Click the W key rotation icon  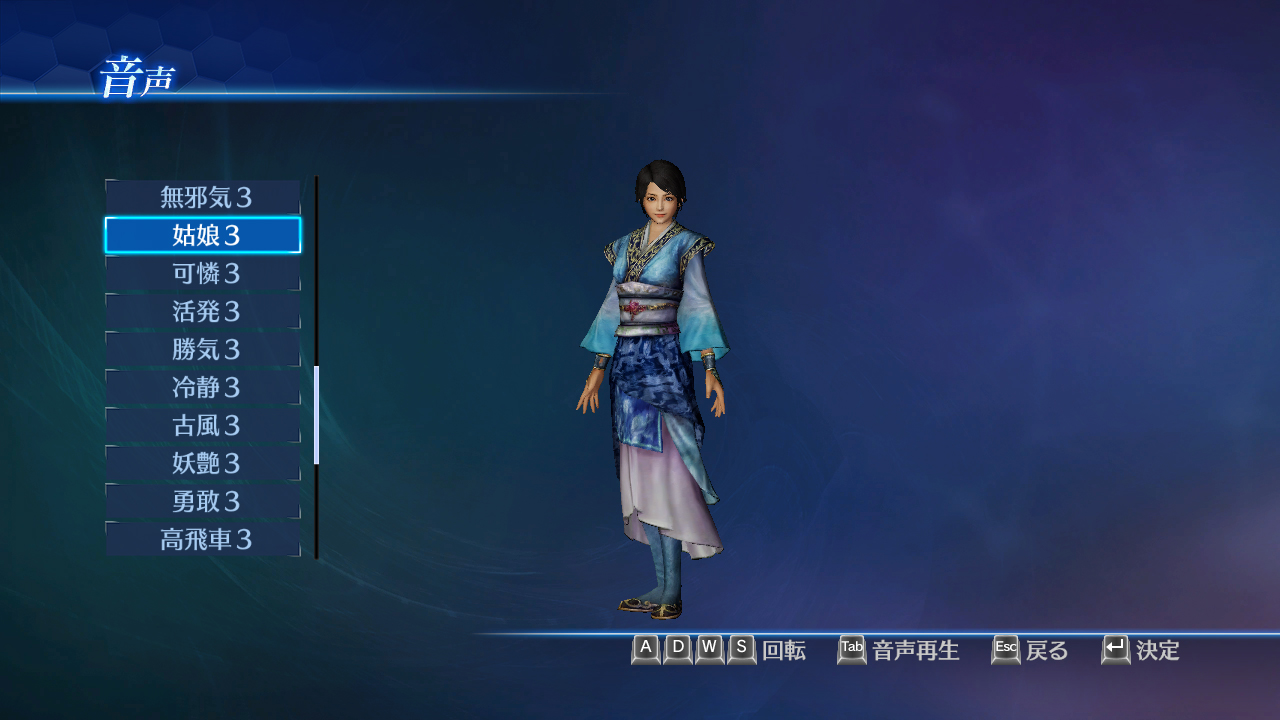point(709,650)
